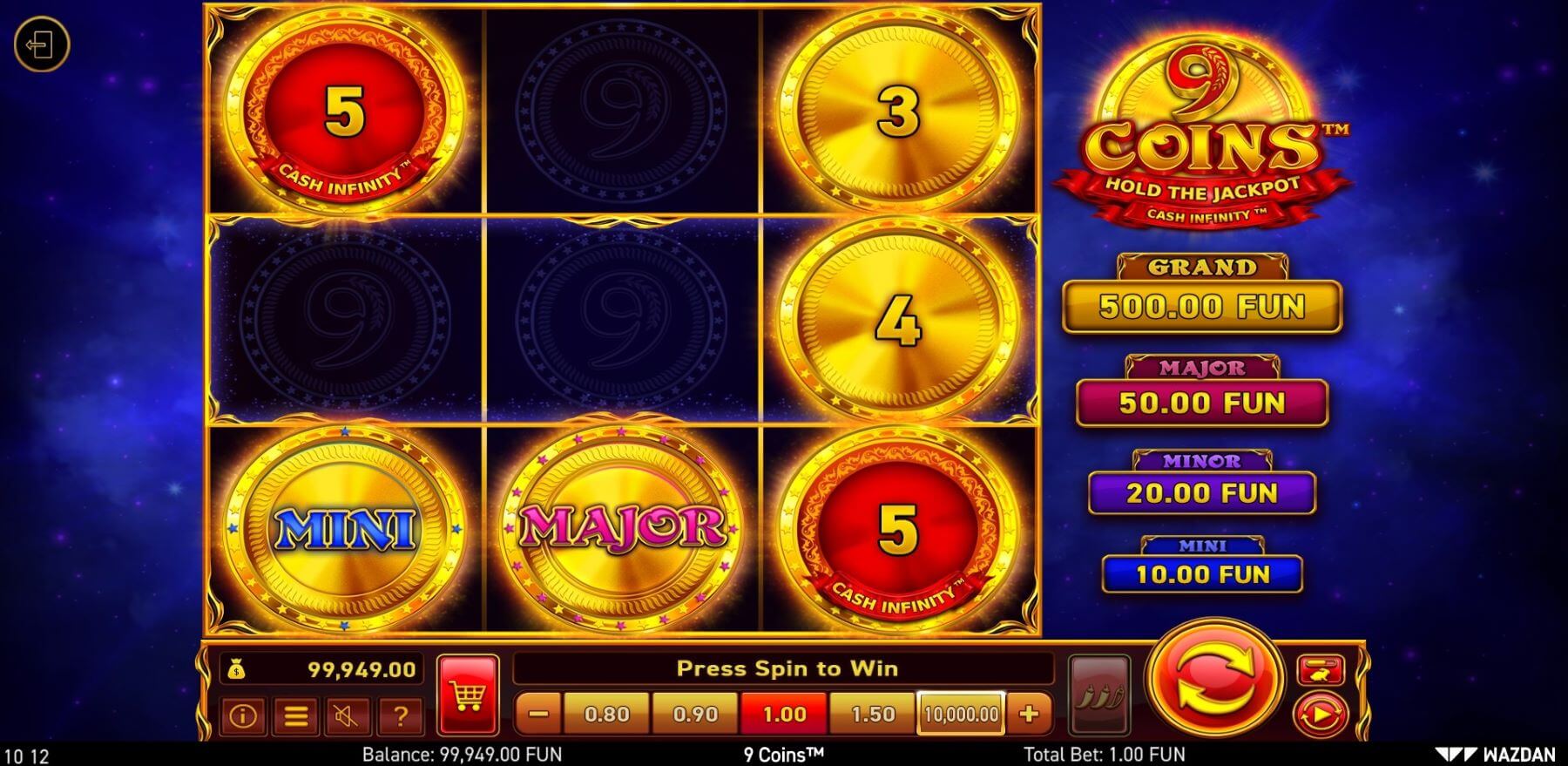The height and width of the screenshot is (766, 1568).
Task: Decrease the bet with the minus button
Action: tap(538, 715)
